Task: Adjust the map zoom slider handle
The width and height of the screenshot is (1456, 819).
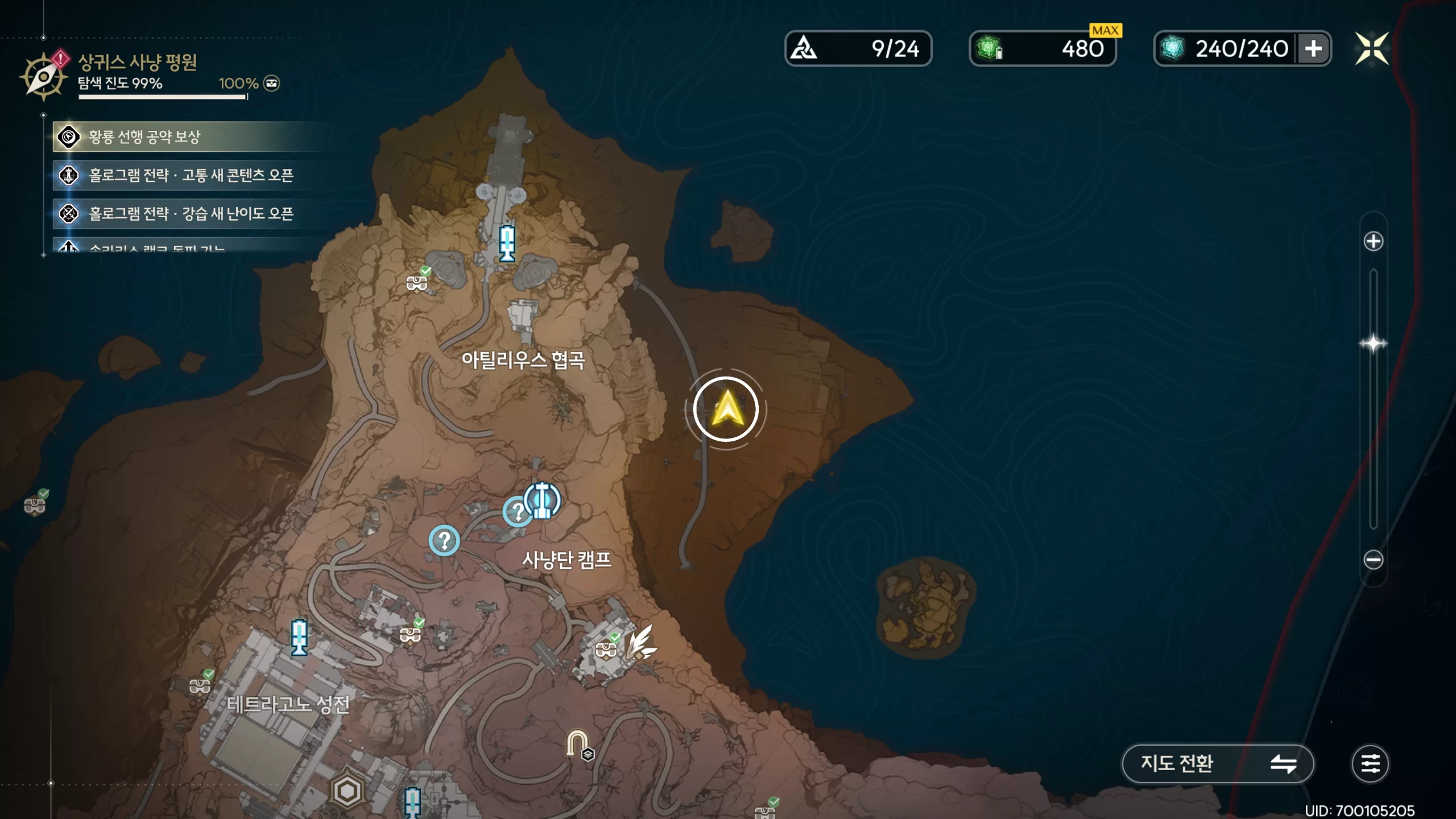Action: 1373,344
